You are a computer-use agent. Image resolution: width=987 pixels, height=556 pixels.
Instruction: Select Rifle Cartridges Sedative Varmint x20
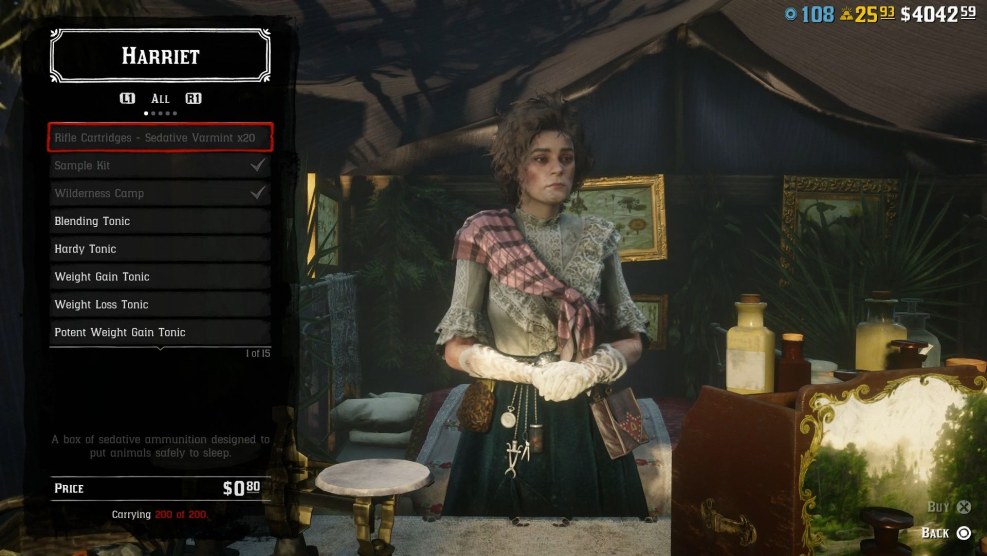point(160,137)
